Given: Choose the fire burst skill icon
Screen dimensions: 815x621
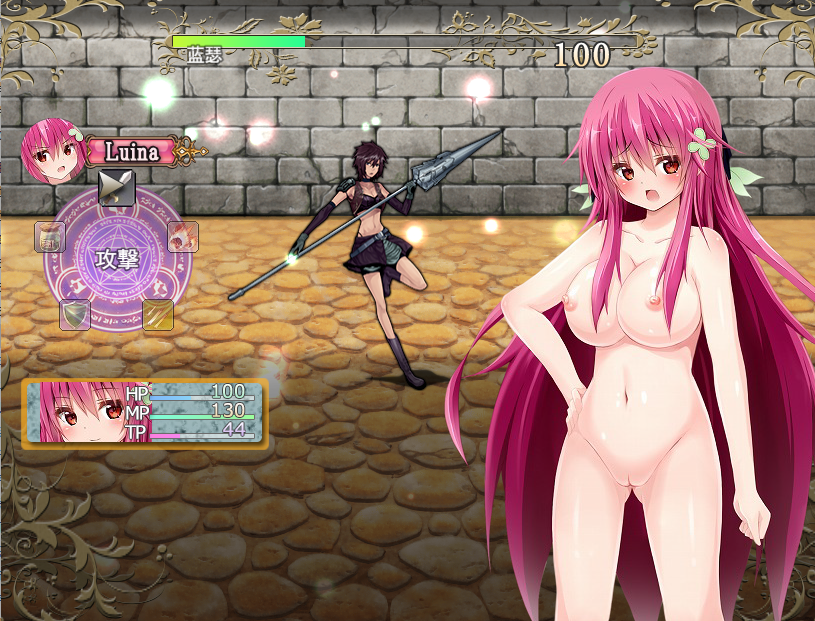Looking at the screenshot, I should point(182,237).
